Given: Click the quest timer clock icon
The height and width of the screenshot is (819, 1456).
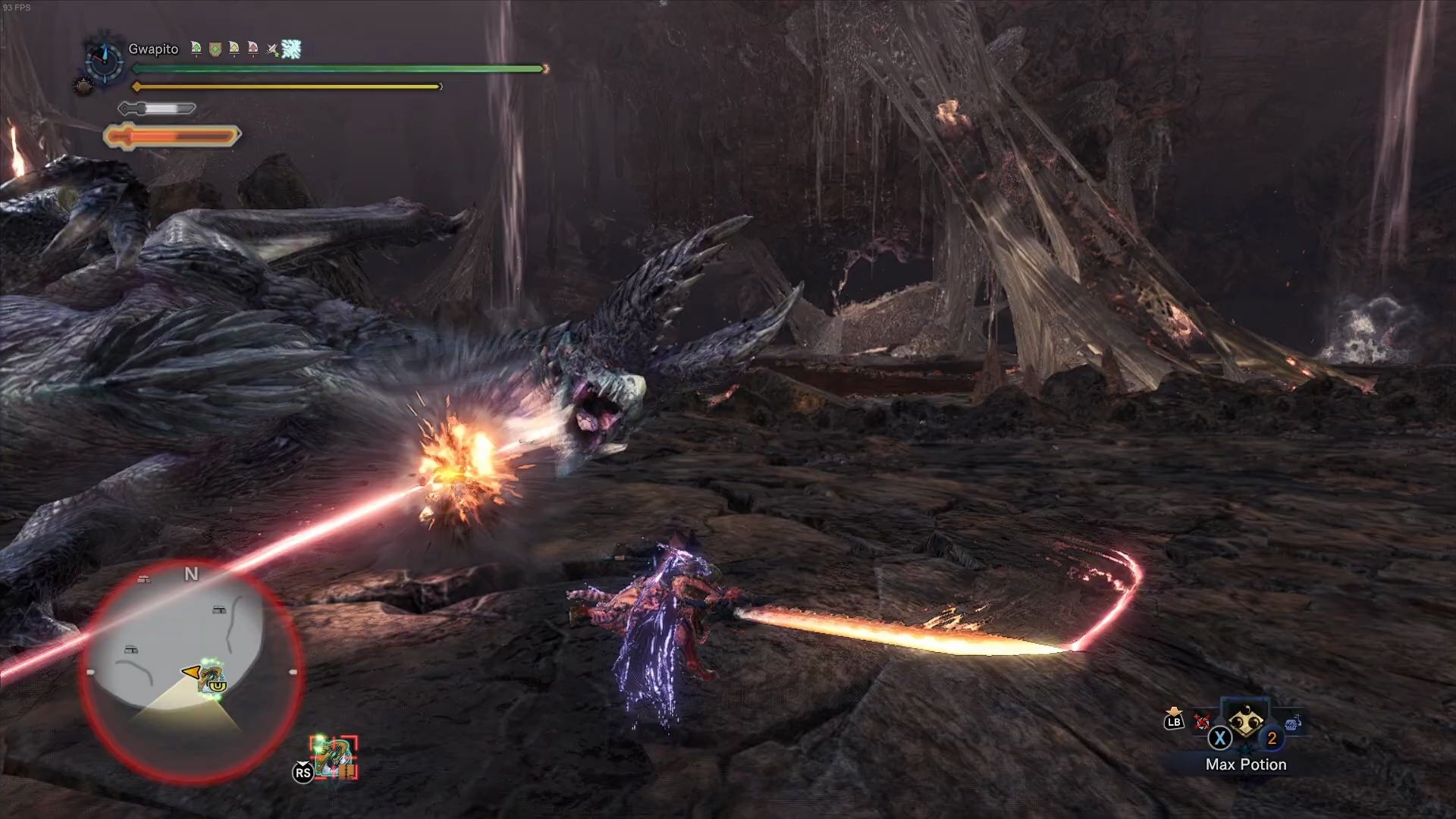Looking at the screenshot, I should [105, 59].
